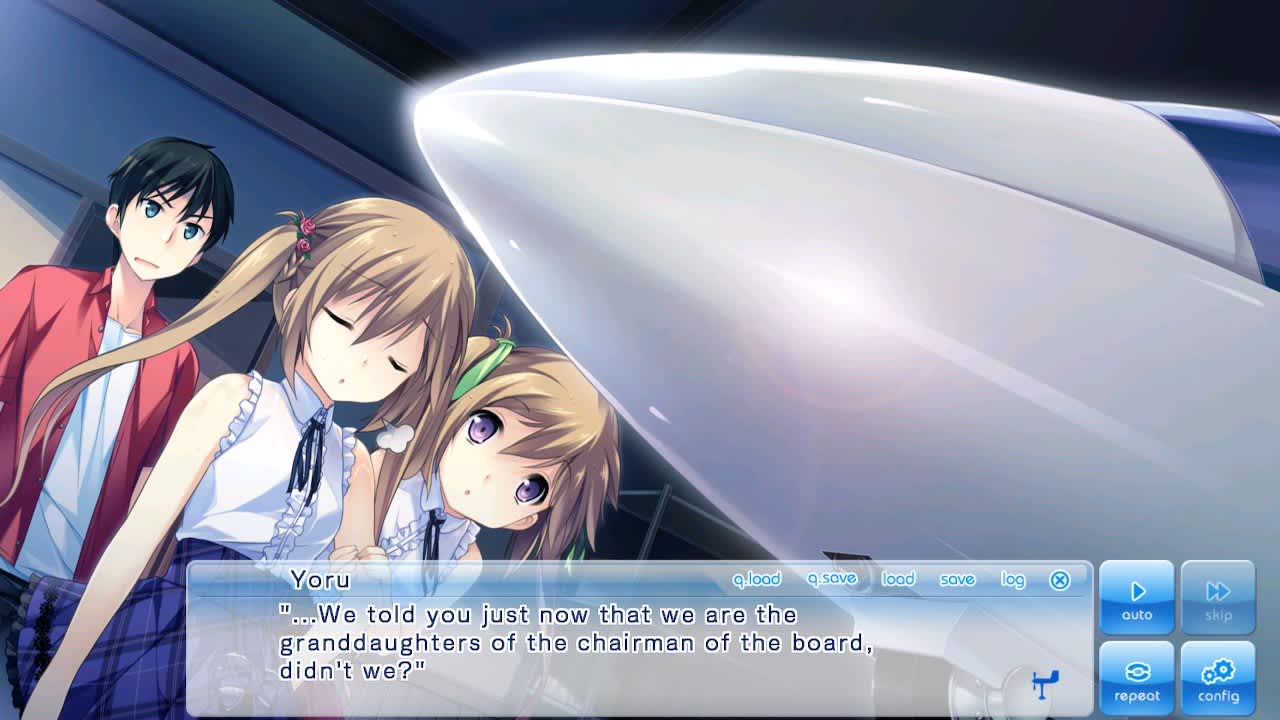Viewport: 1280px width, 720px height.
Task: Click the auto play triangle icon
Action: point(1138,592)
